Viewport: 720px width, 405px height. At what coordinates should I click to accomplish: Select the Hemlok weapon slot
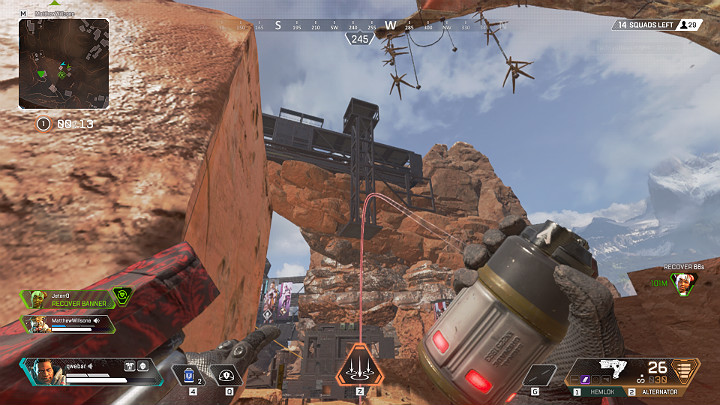[x=600, y=392]
